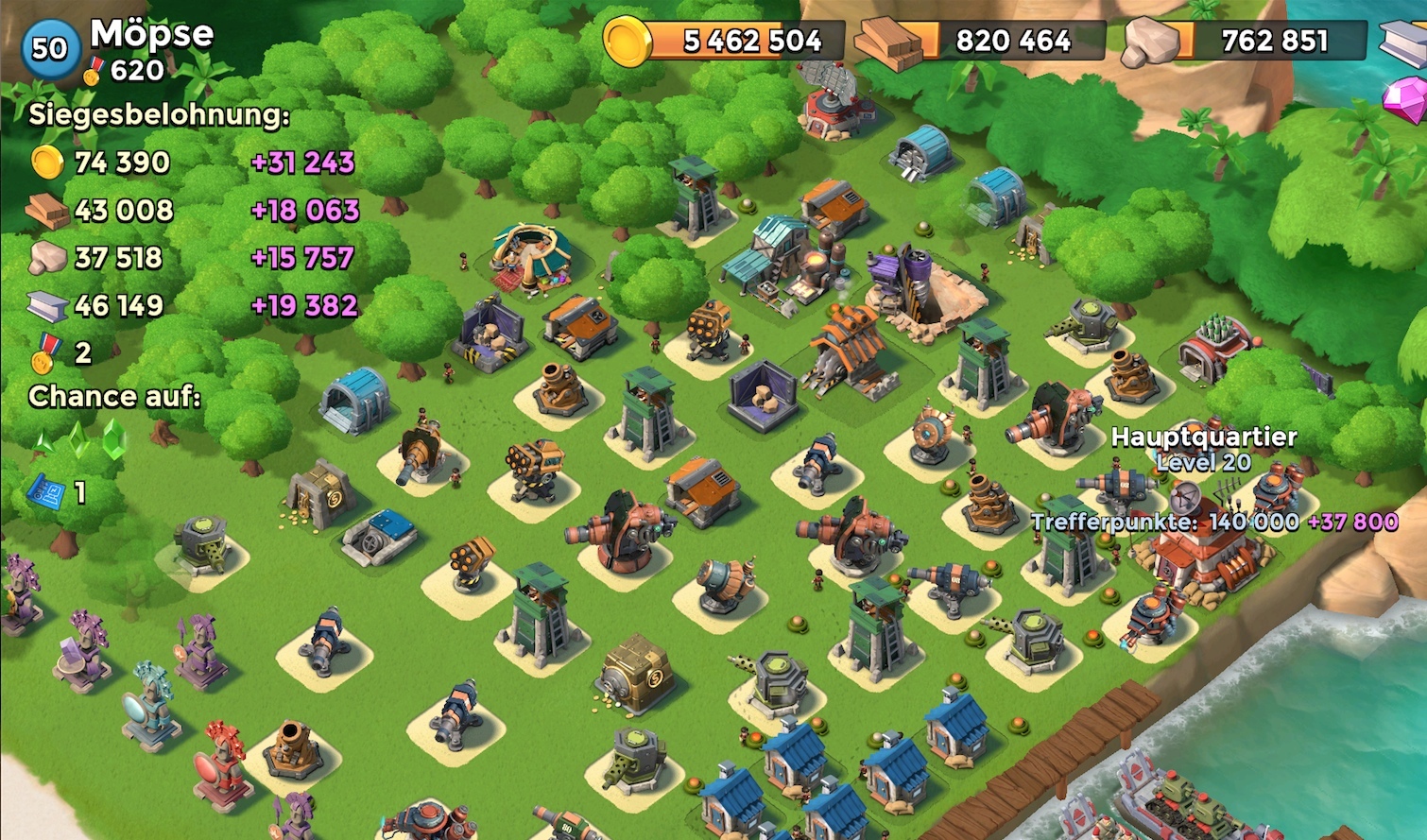Open the stone resource counter

1246,41
